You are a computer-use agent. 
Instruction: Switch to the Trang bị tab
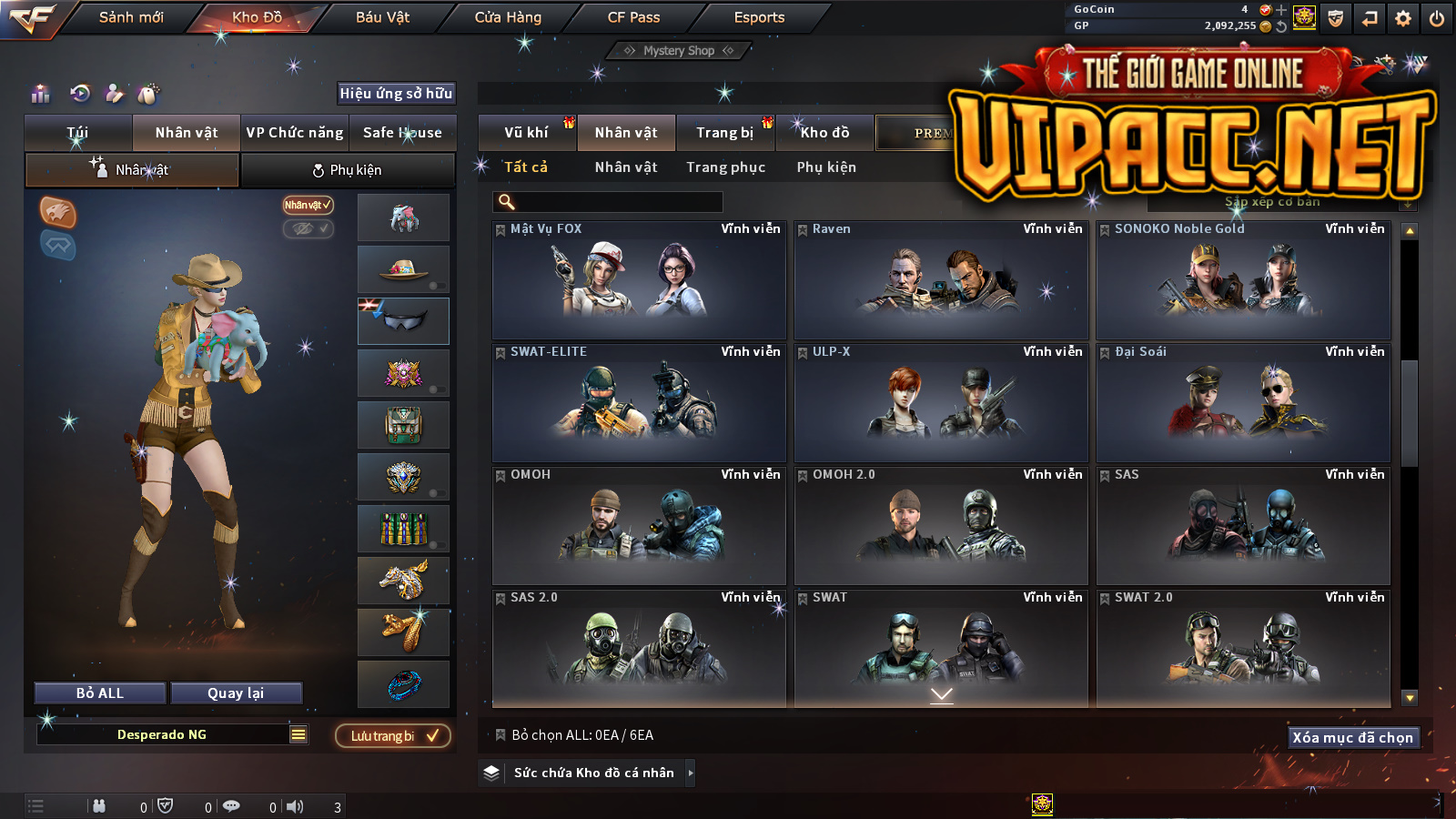[725, 133]
